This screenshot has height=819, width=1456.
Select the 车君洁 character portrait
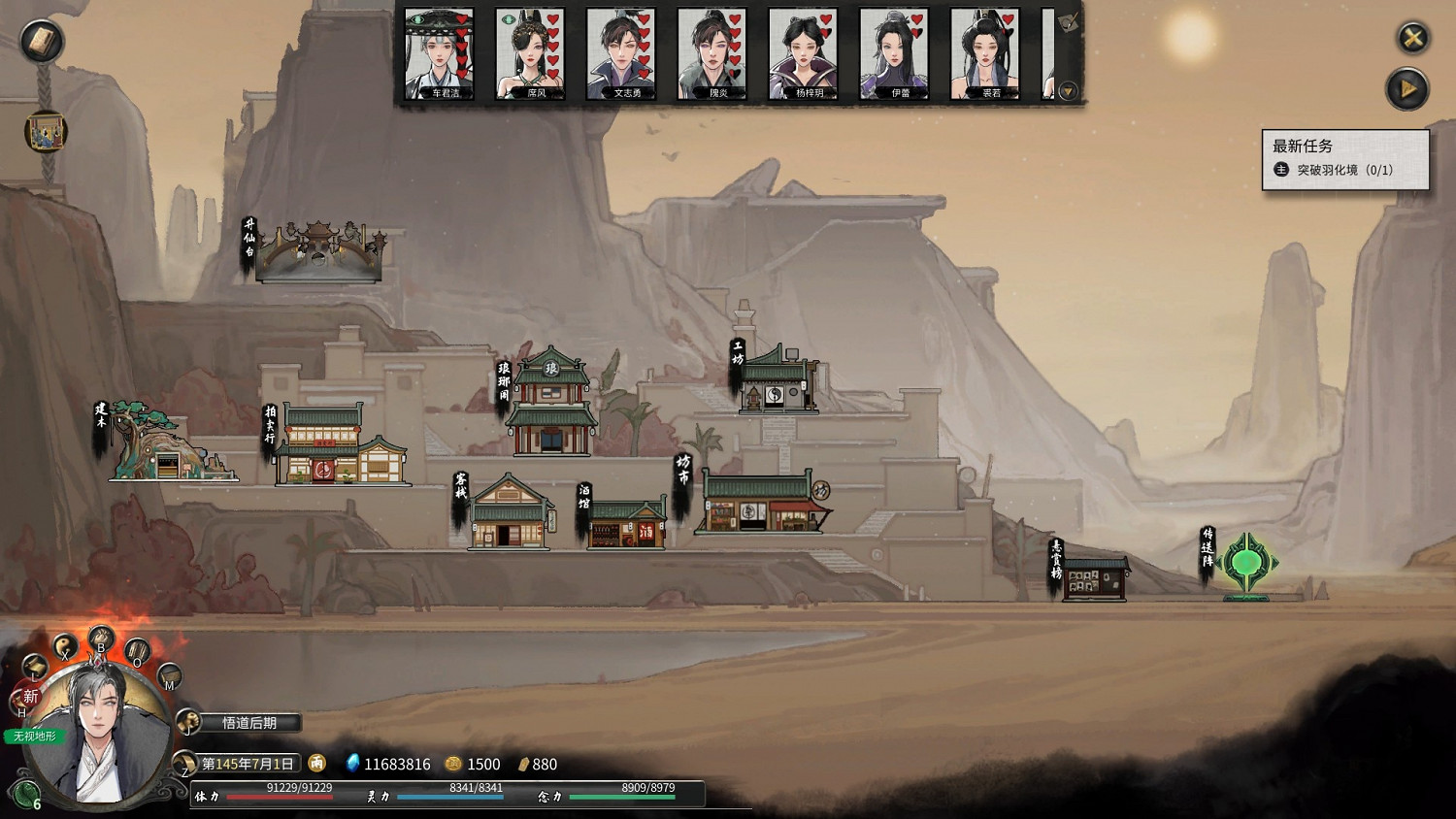tap(439, 53)
